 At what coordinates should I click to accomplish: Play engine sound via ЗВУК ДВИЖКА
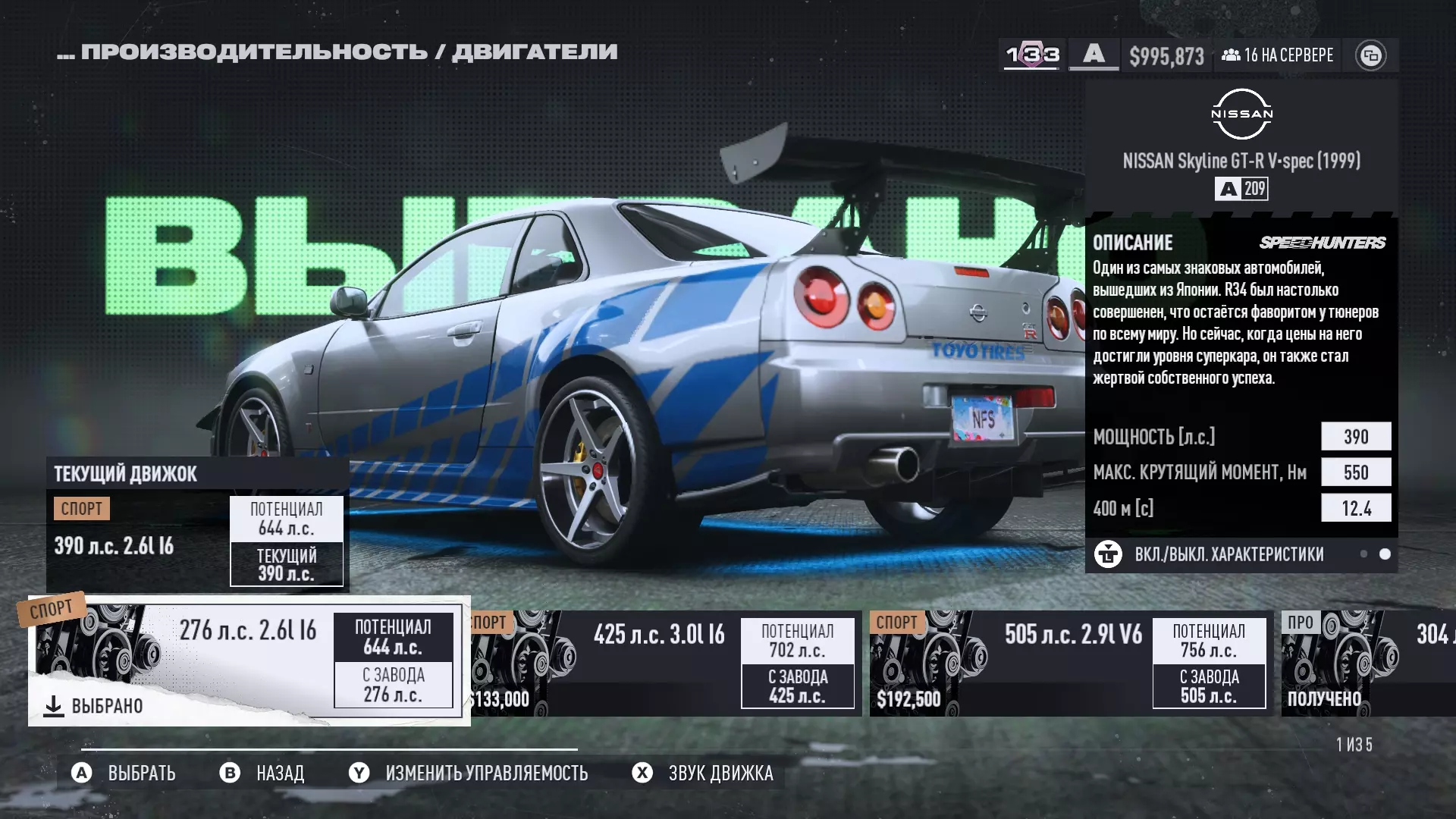point(703,773)
